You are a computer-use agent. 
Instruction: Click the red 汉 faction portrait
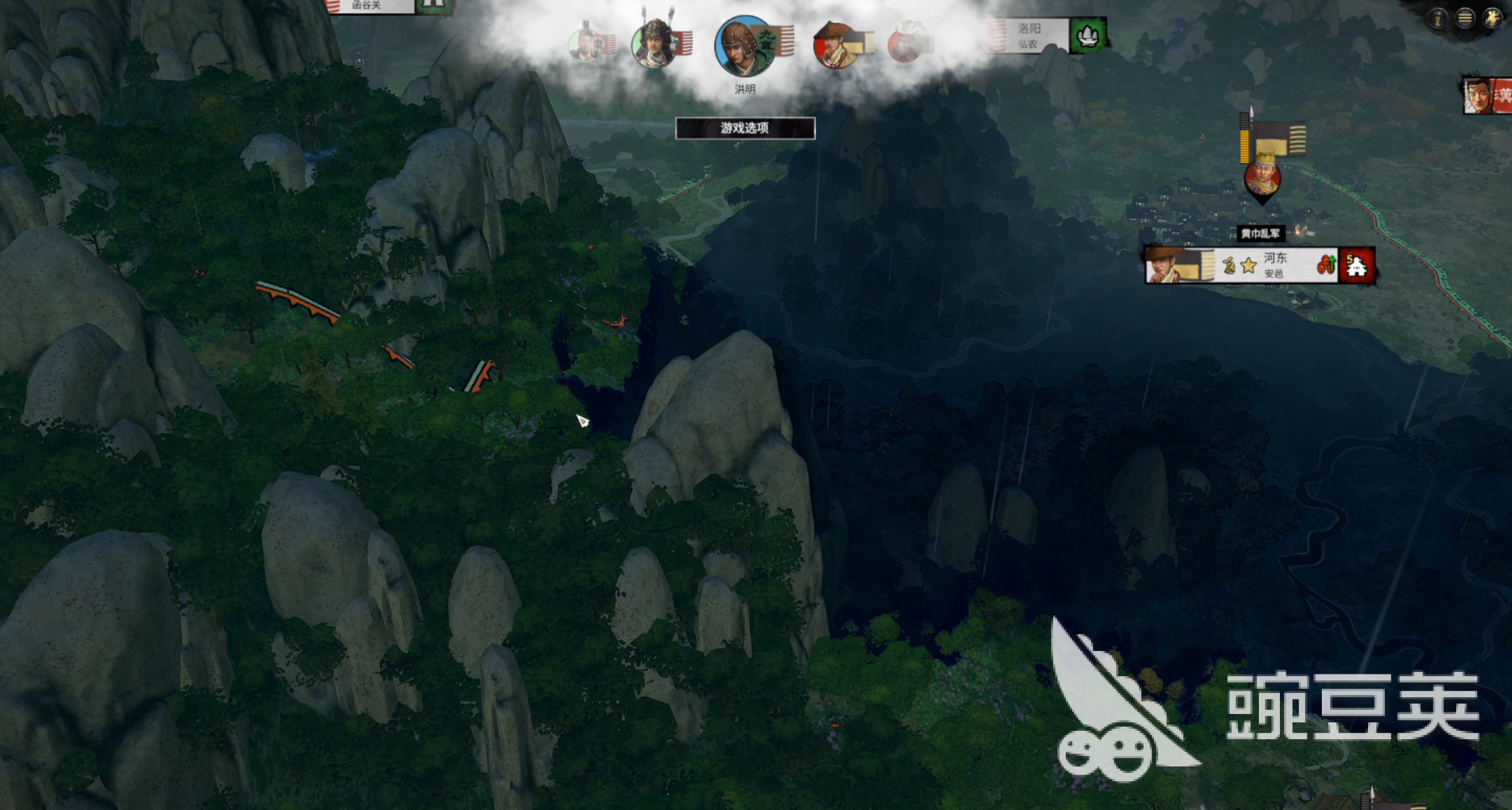point(1487,96)
